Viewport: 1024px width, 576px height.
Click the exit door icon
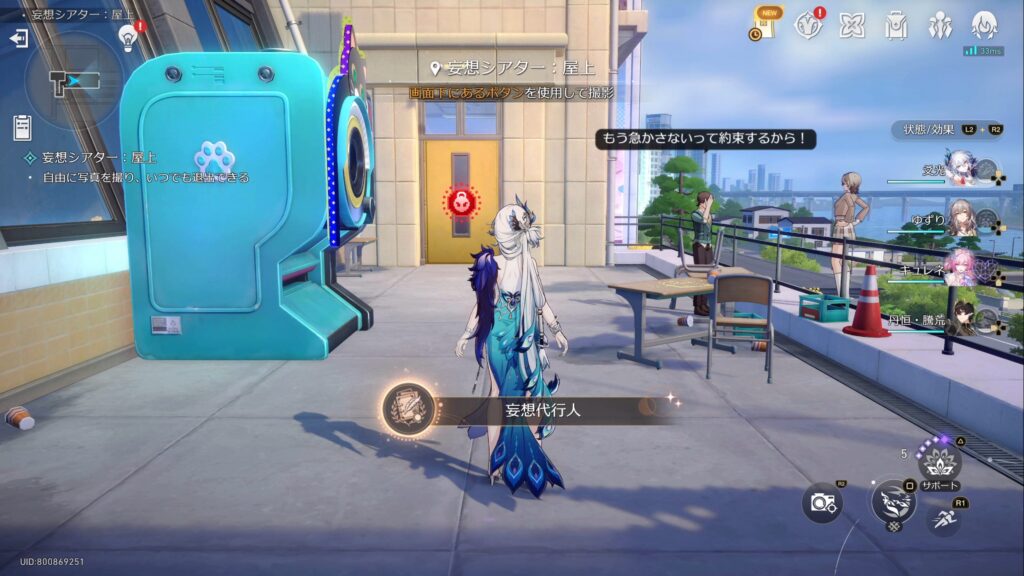(18, 38)
